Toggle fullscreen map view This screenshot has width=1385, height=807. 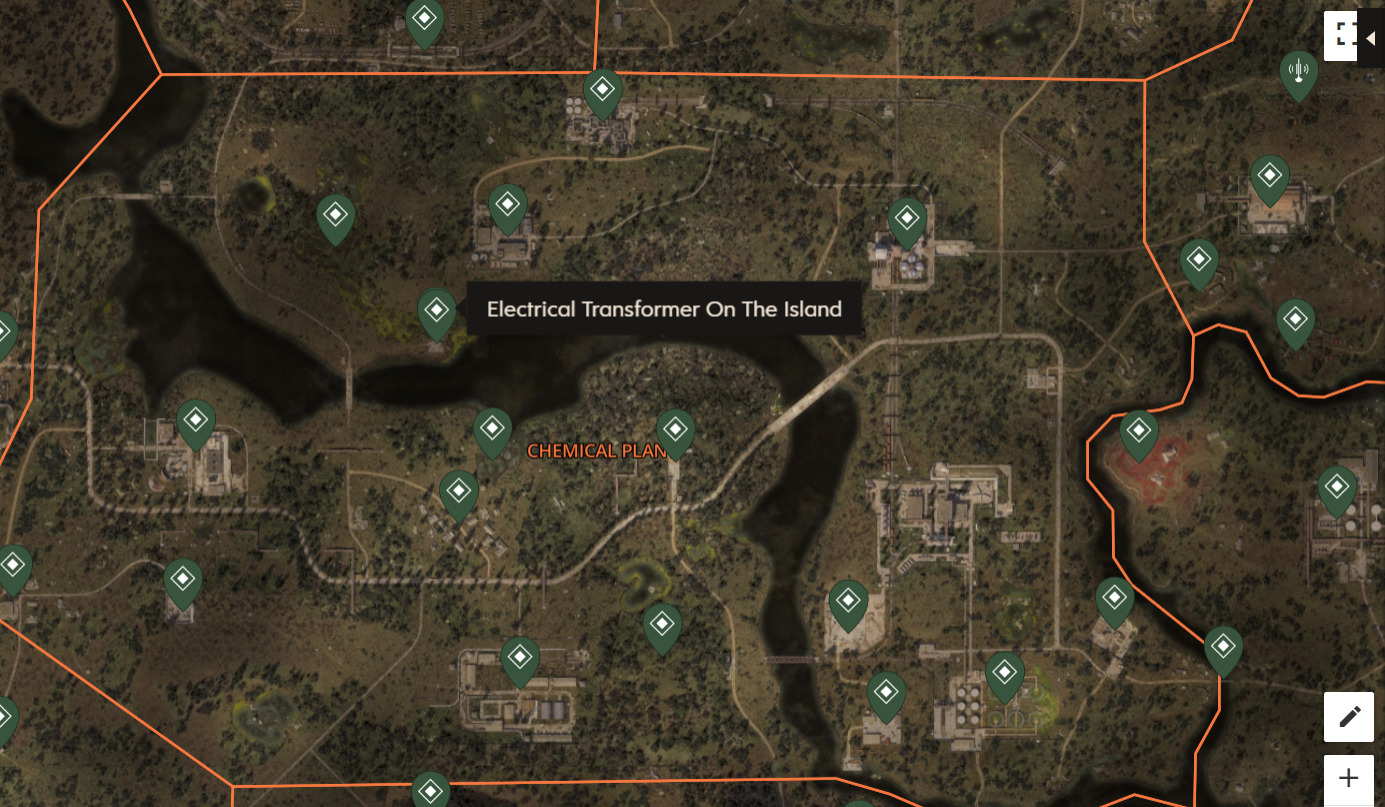1340,34
